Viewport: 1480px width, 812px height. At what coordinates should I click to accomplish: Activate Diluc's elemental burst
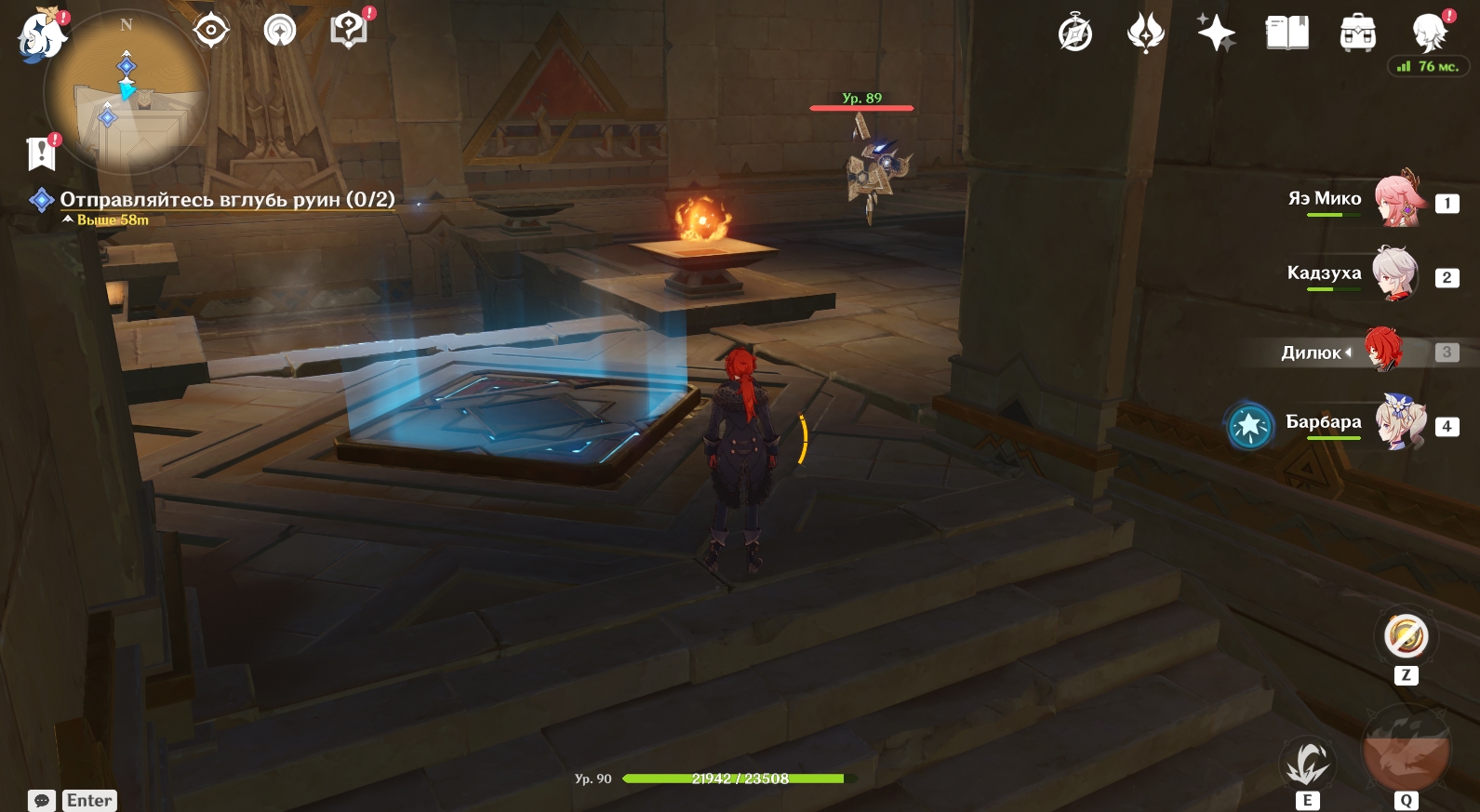pyautogui.click(x=1405, y=752)
